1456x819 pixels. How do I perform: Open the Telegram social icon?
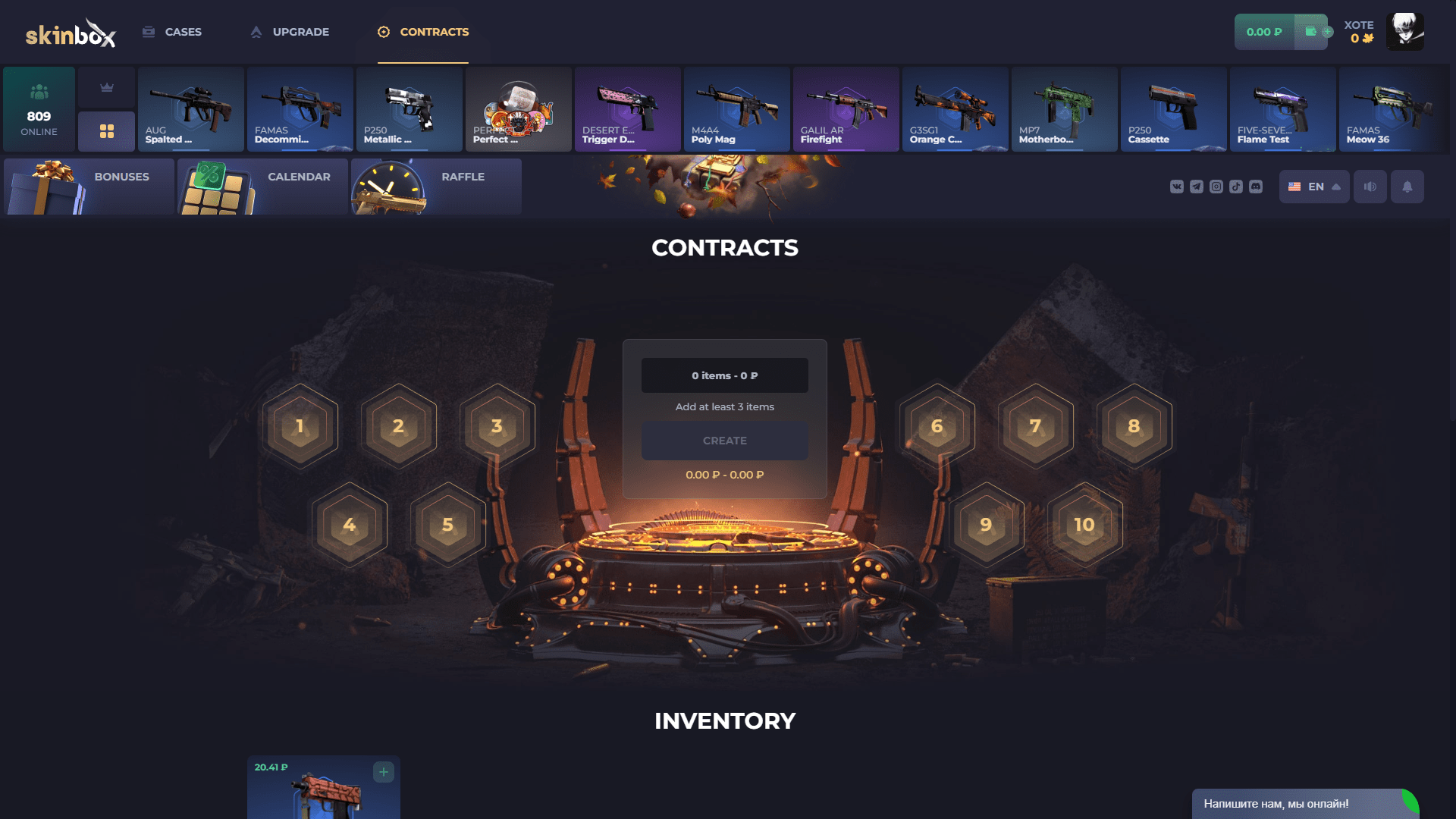tap(1196, 187)
